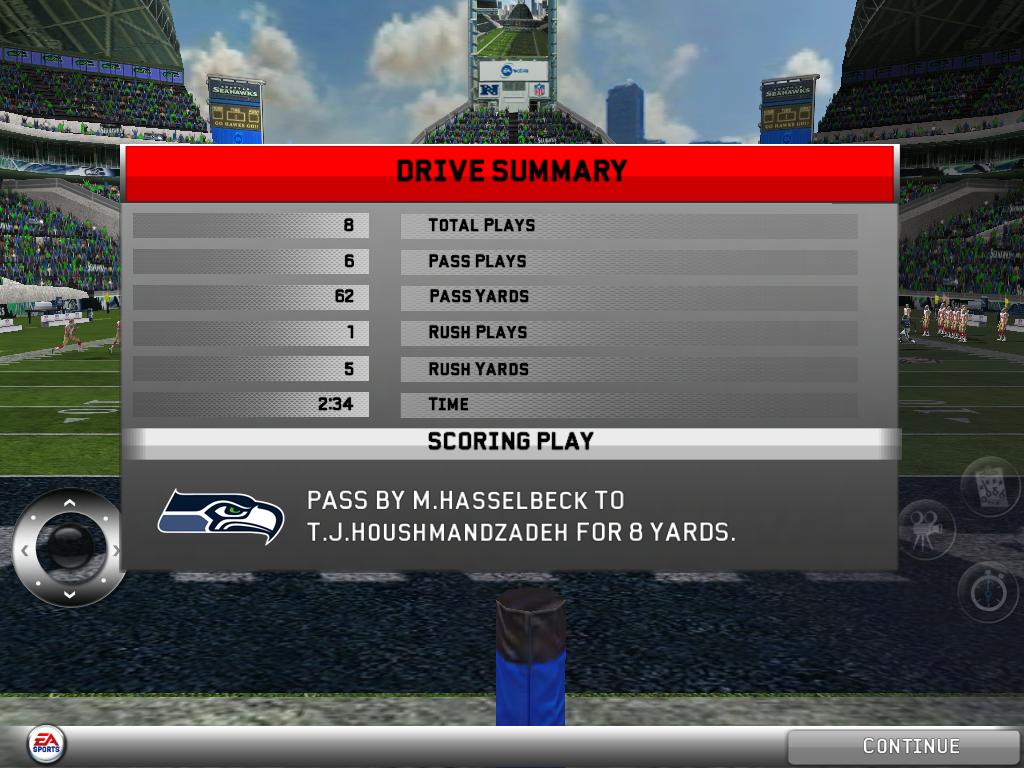Continue past the drive summary
The image size is (1024, 768).
(910, 746)
